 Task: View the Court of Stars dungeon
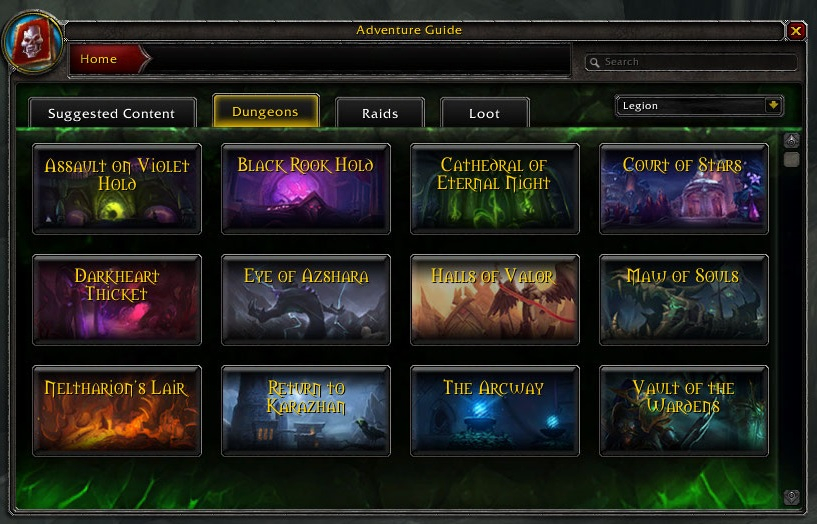pos(683,188)
